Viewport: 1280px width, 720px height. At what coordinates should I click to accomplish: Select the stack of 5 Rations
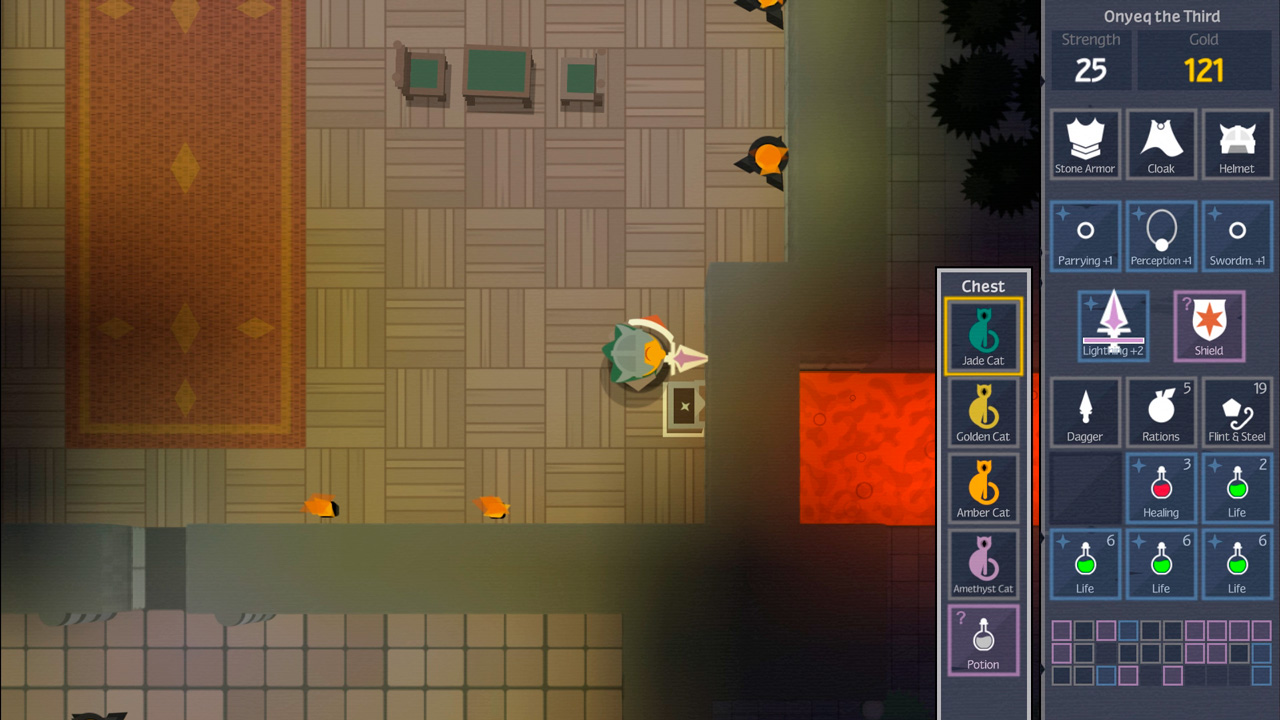[1161, 412]
